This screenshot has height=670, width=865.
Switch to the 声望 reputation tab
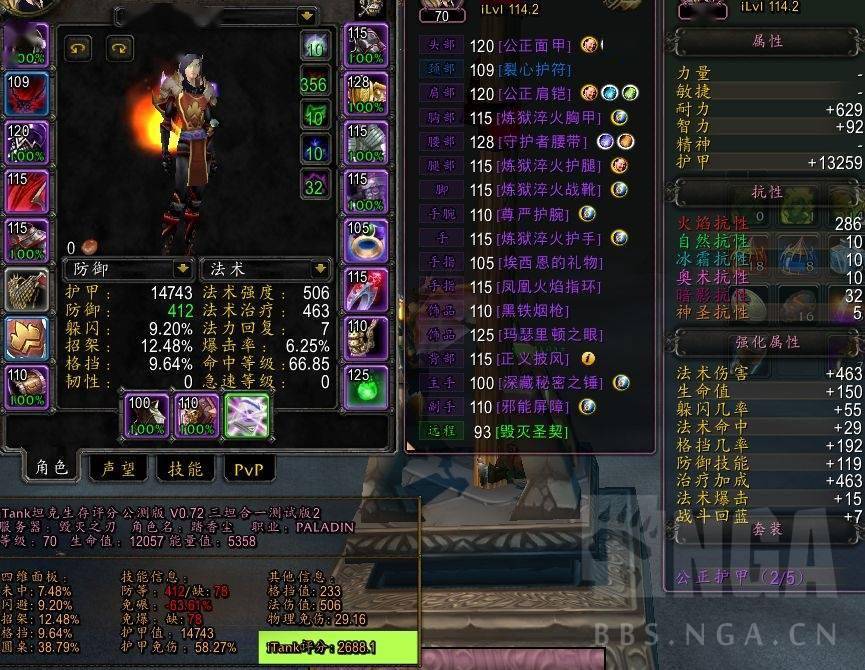118,467
